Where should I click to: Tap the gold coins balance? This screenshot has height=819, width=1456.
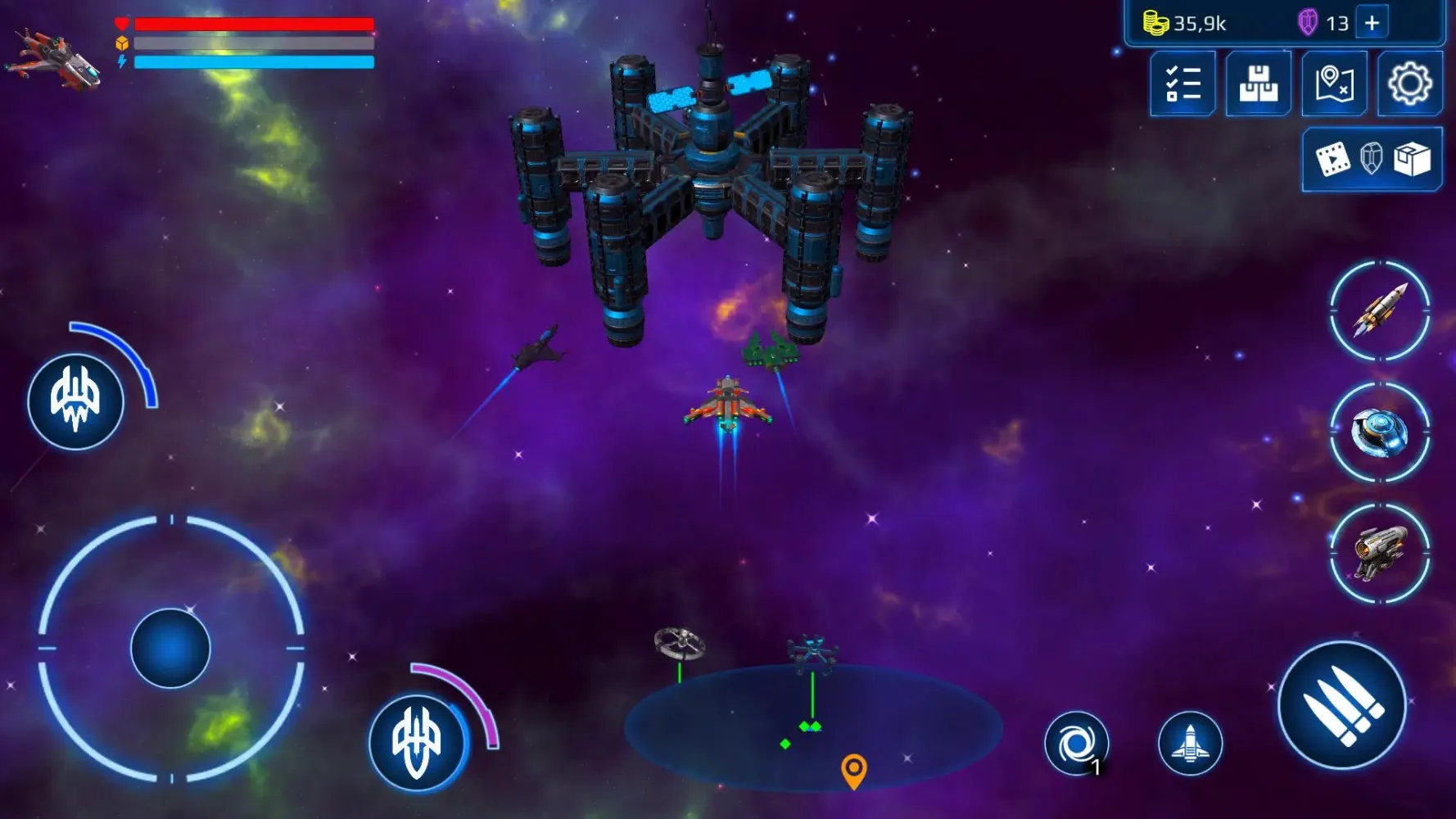(1186, 24)
